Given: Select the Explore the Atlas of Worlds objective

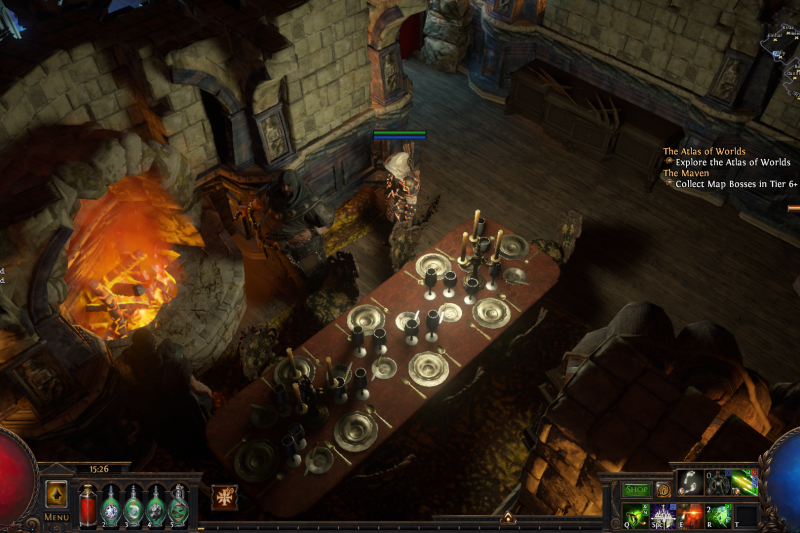Looking at the screenshot, I should [732, 162].
